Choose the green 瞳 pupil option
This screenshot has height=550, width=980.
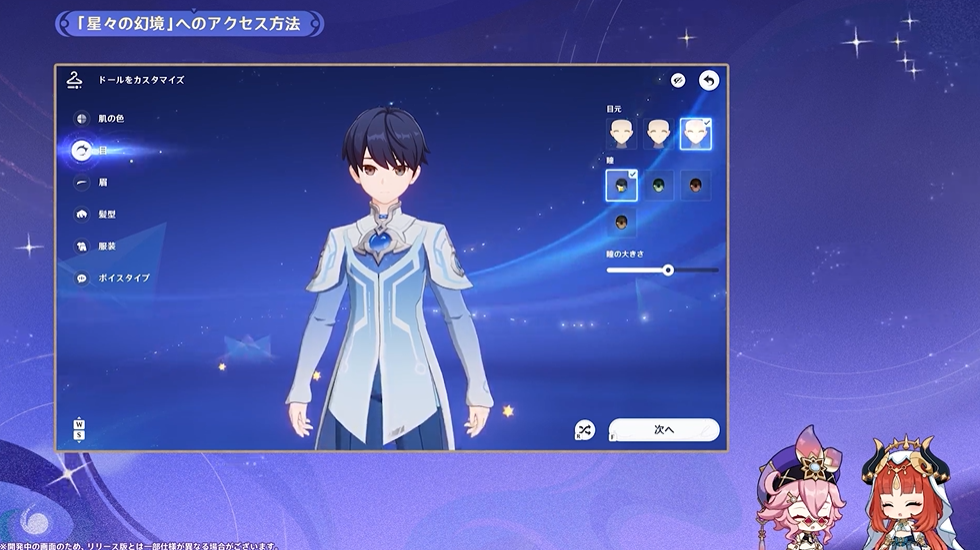[658, 185]
